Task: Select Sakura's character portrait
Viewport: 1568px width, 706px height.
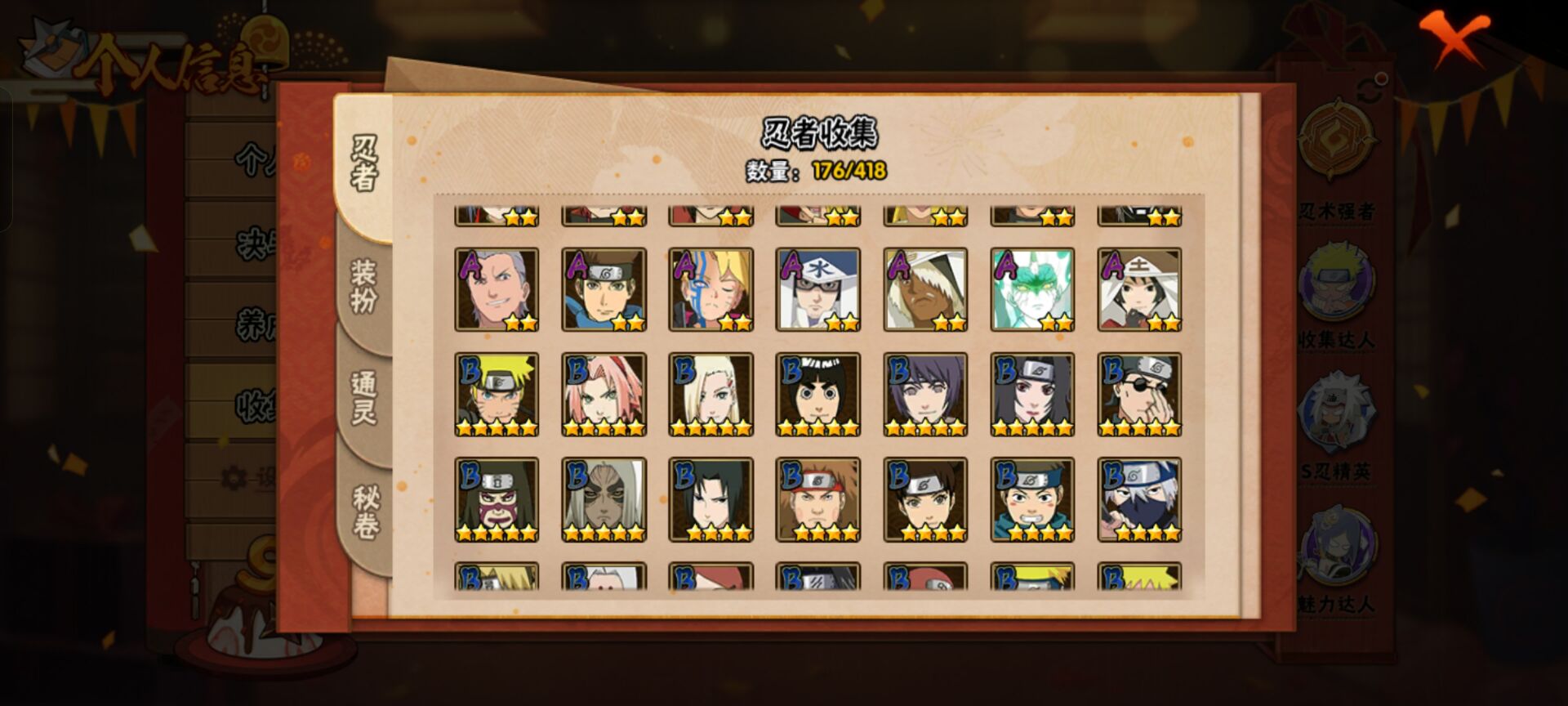Action: click(x=604, y=395)
